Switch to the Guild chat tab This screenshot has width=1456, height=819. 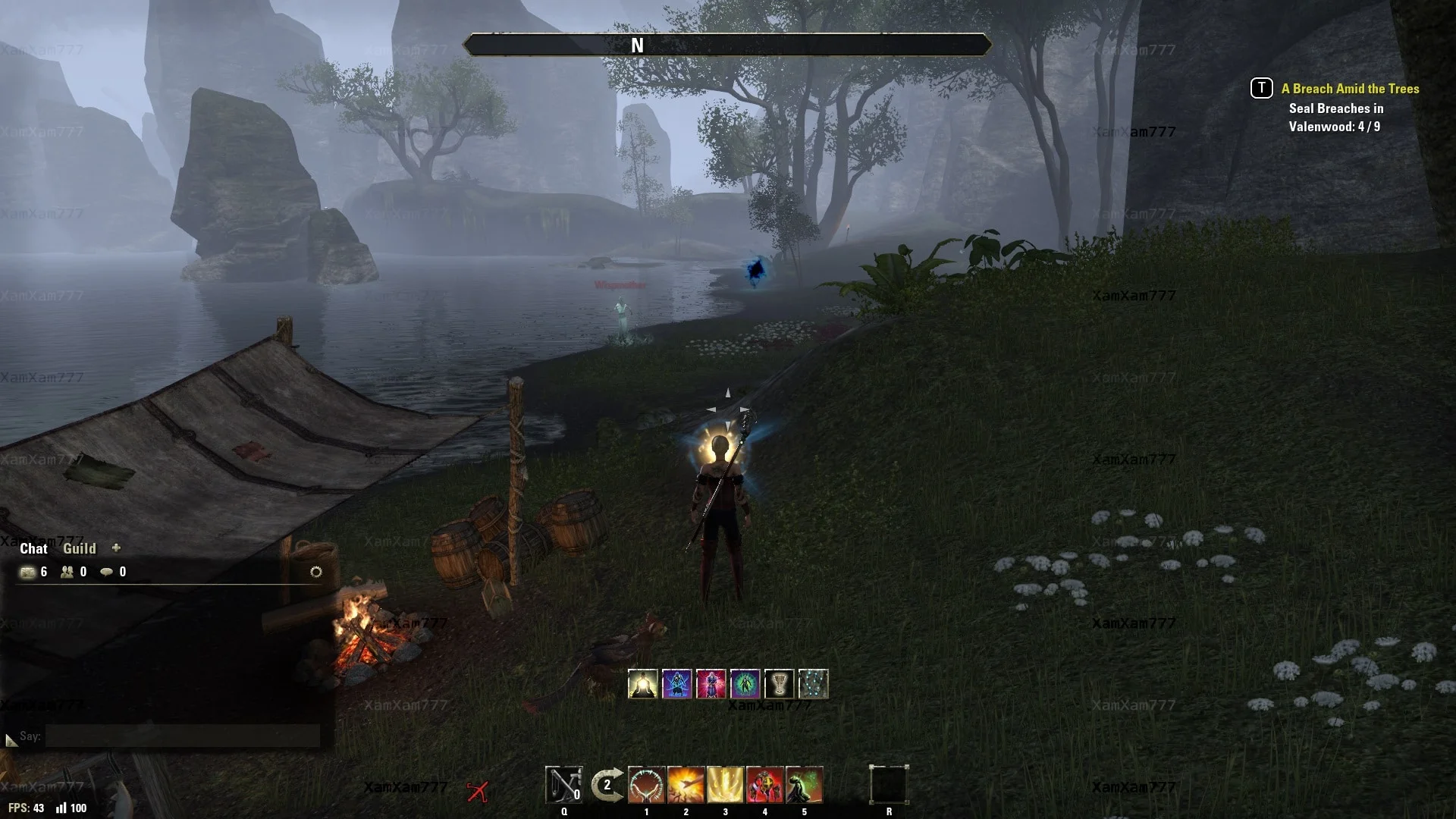(x=79, y=548)
